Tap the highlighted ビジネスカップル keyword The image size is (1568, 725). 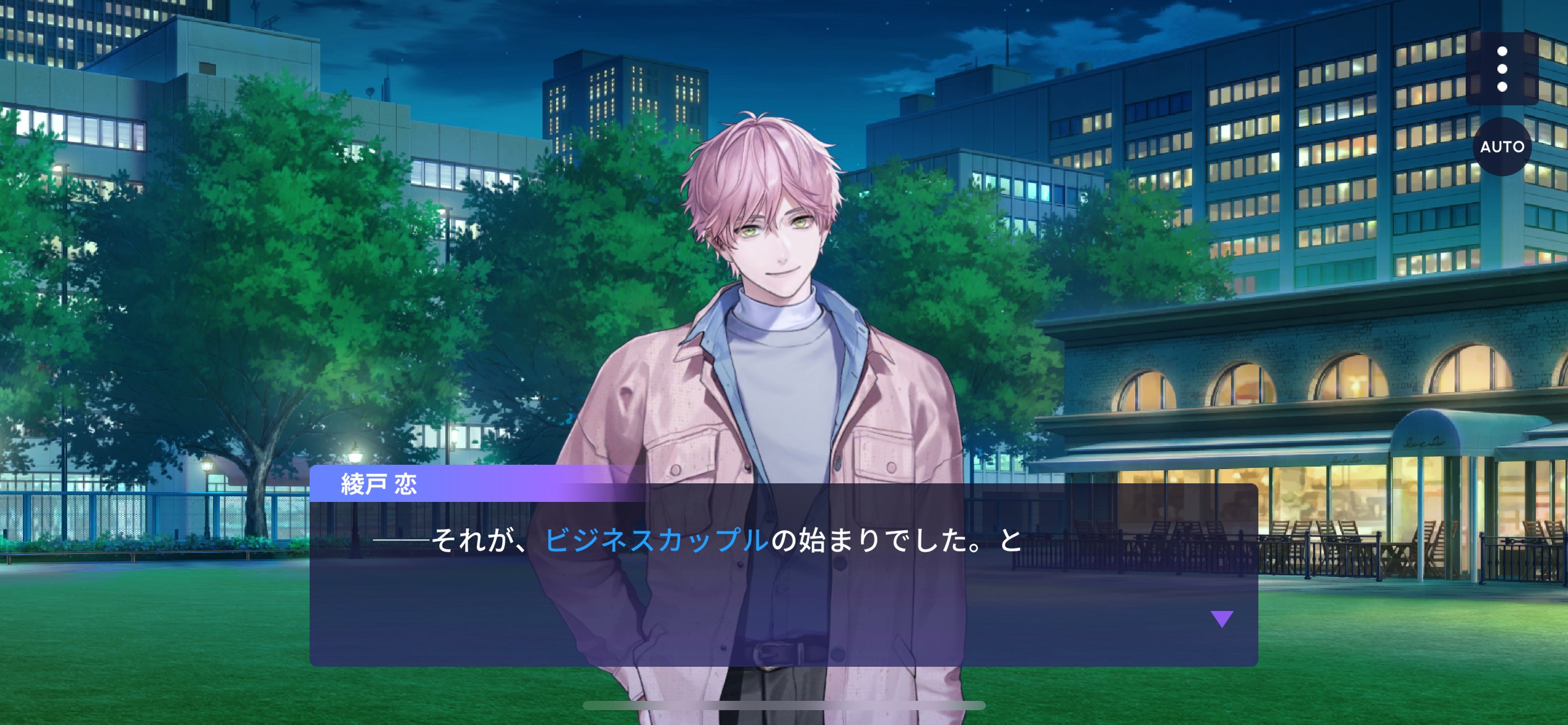pos(656,540)
